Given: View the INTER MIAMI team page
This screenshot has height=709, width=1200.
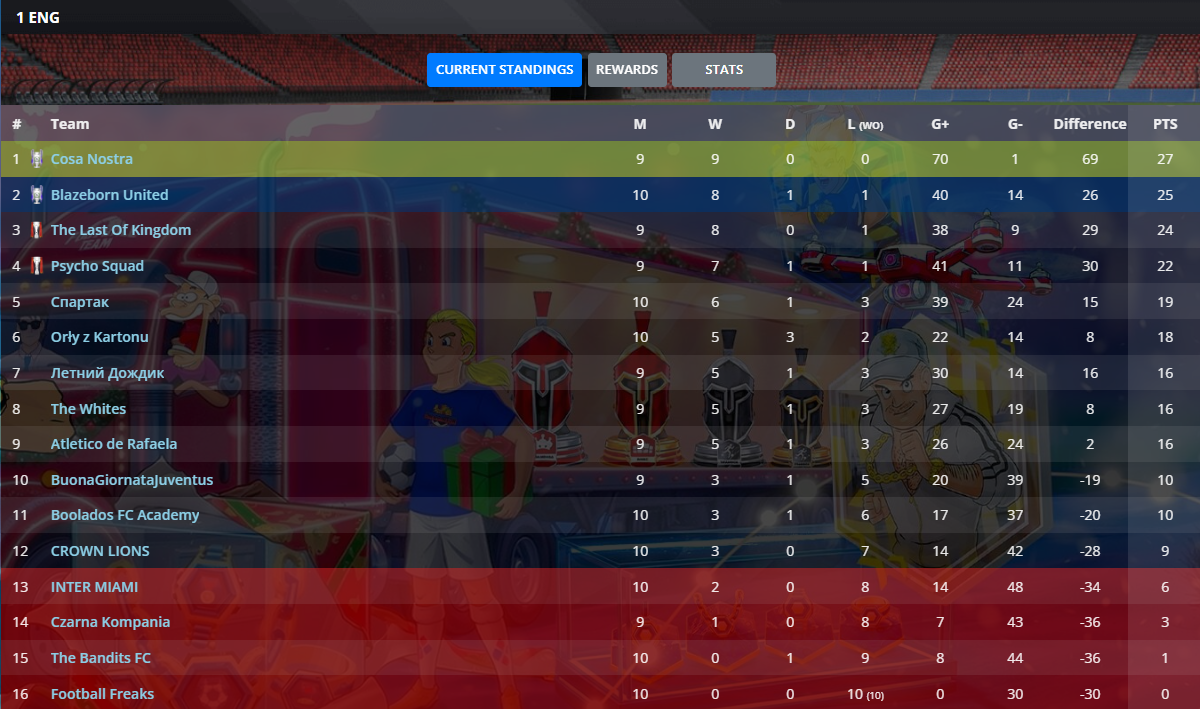Looking at the screenshot, I should (94, 587).
